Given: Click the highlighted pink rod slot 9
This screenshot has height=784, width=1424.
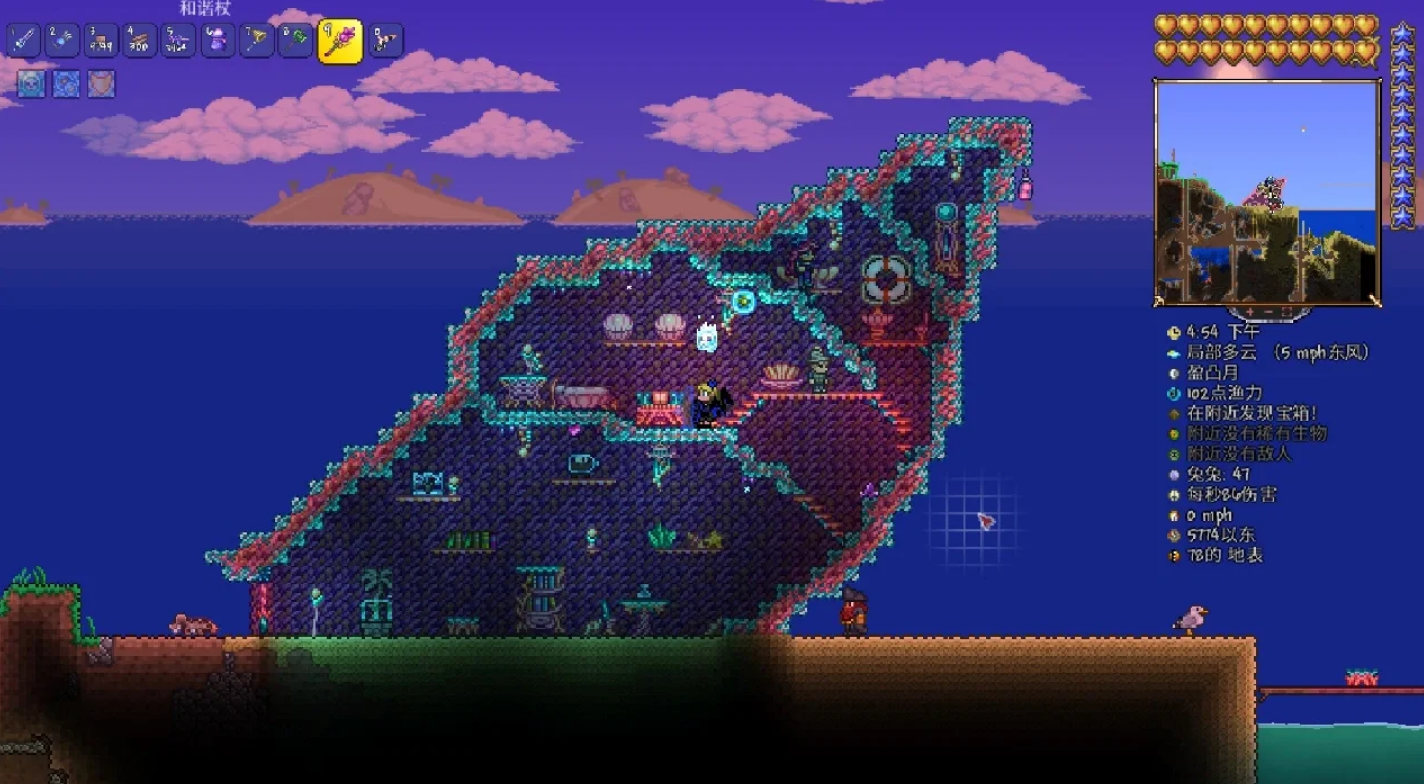Looking at the screenshot, I should click(x=340, y=41).
